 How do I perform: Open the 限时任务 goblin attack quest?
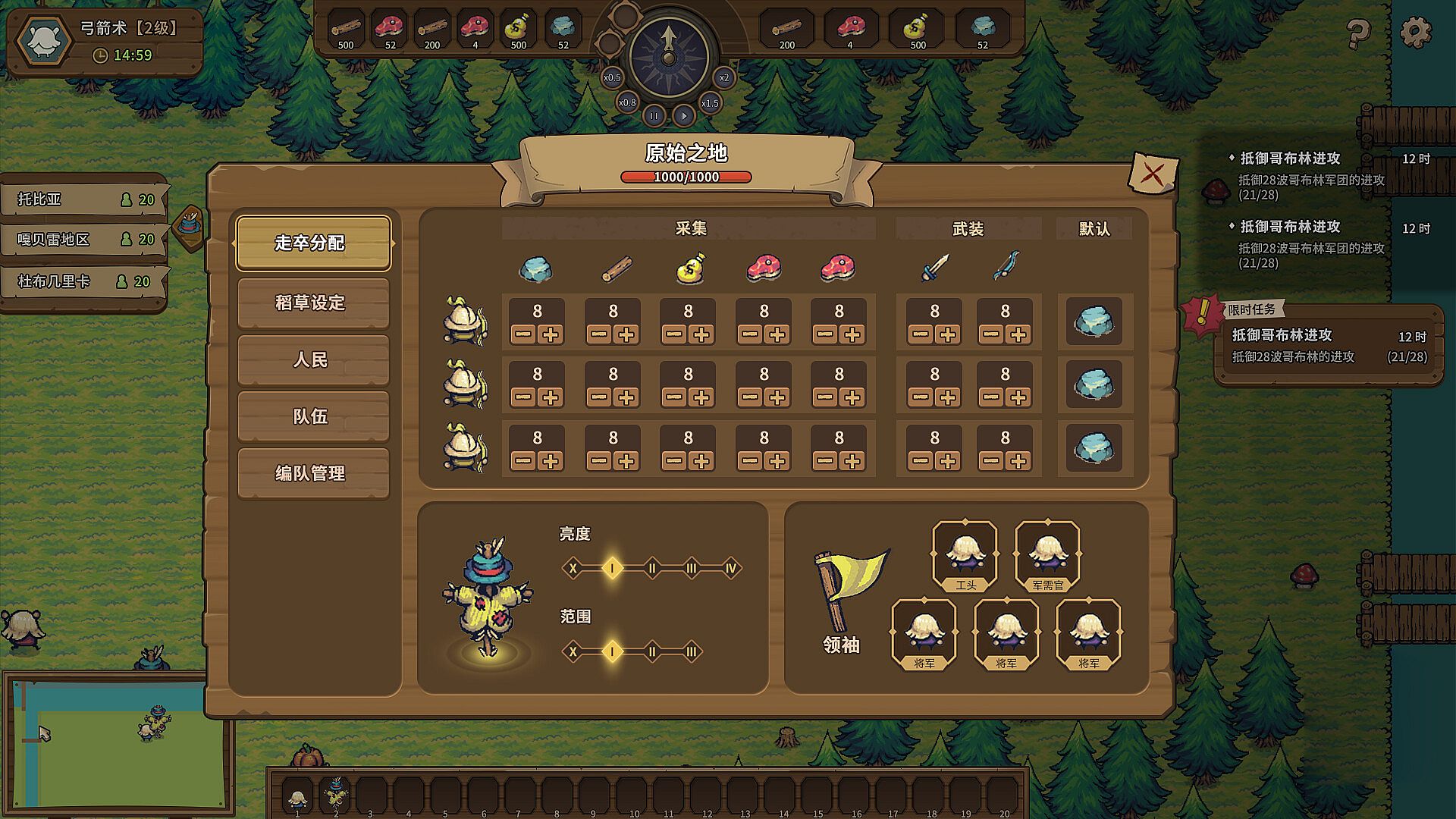pyautogui.click(x=1329, y=345)
